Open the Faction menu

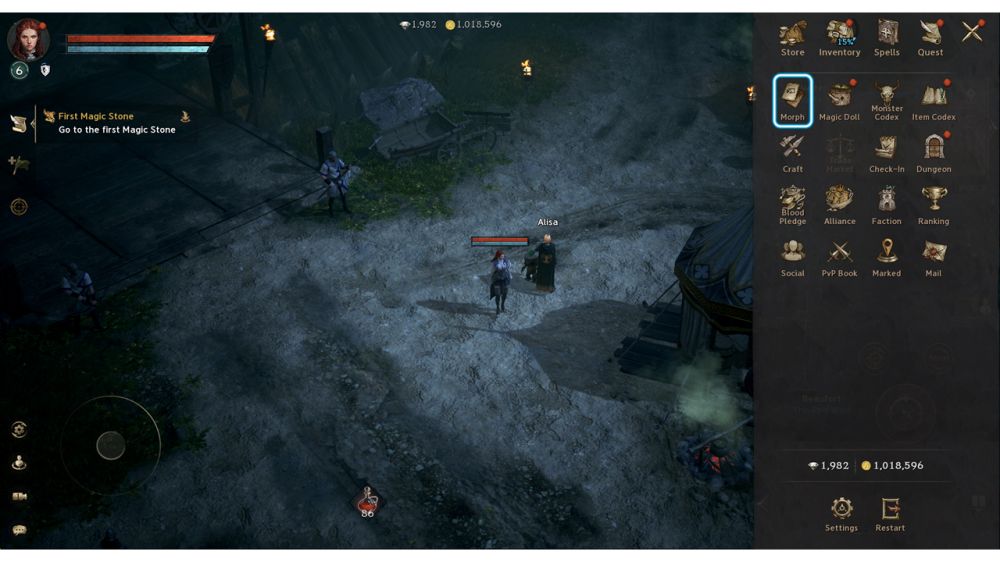pos(887,204)
